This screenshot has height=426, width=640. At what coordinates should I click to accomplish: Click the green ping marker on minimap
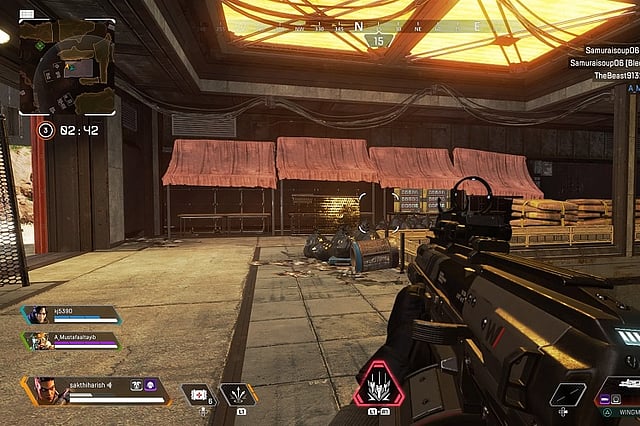39,44
